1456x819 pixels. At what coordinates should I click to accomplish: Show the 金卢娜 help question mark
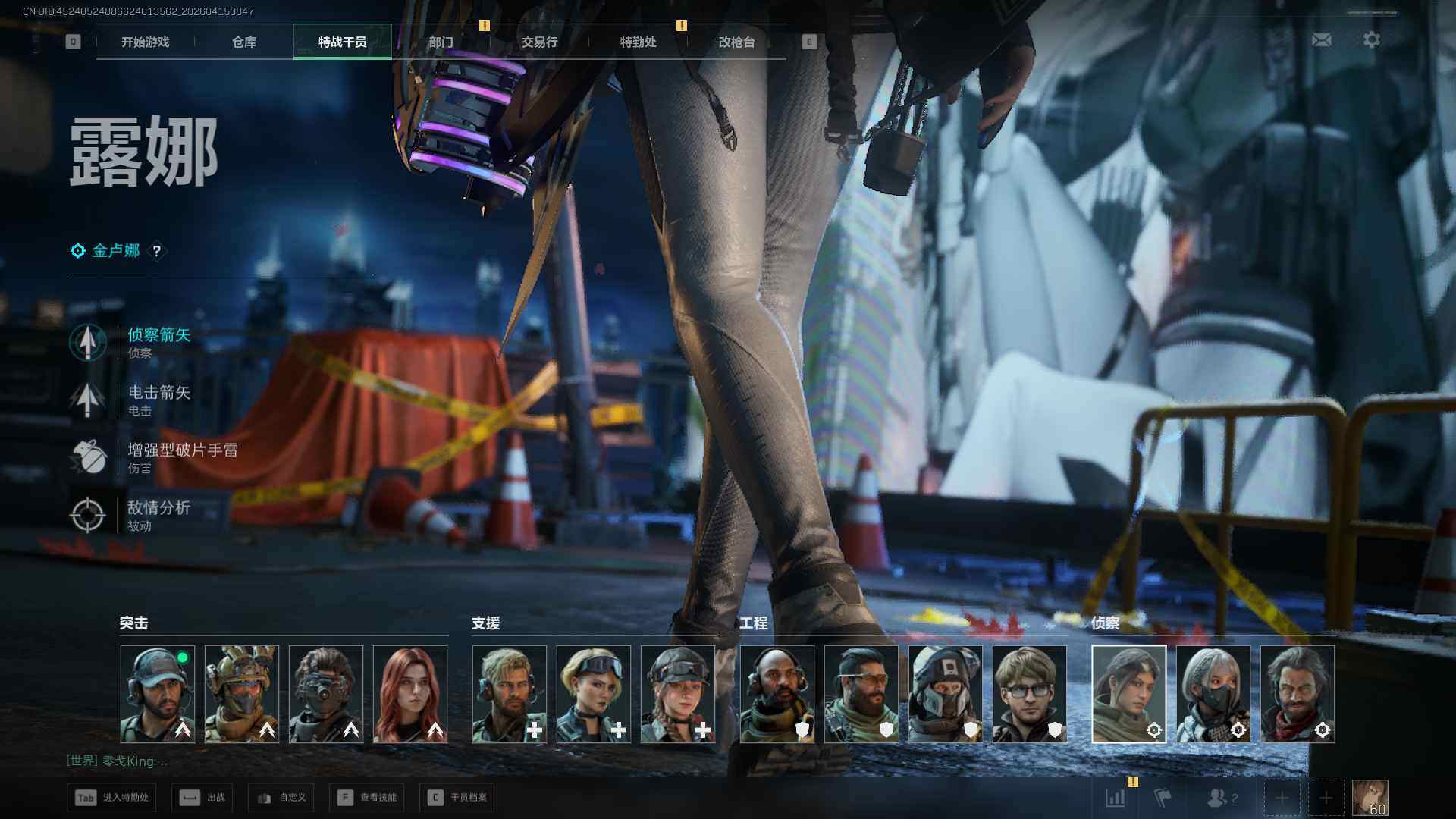156,251
